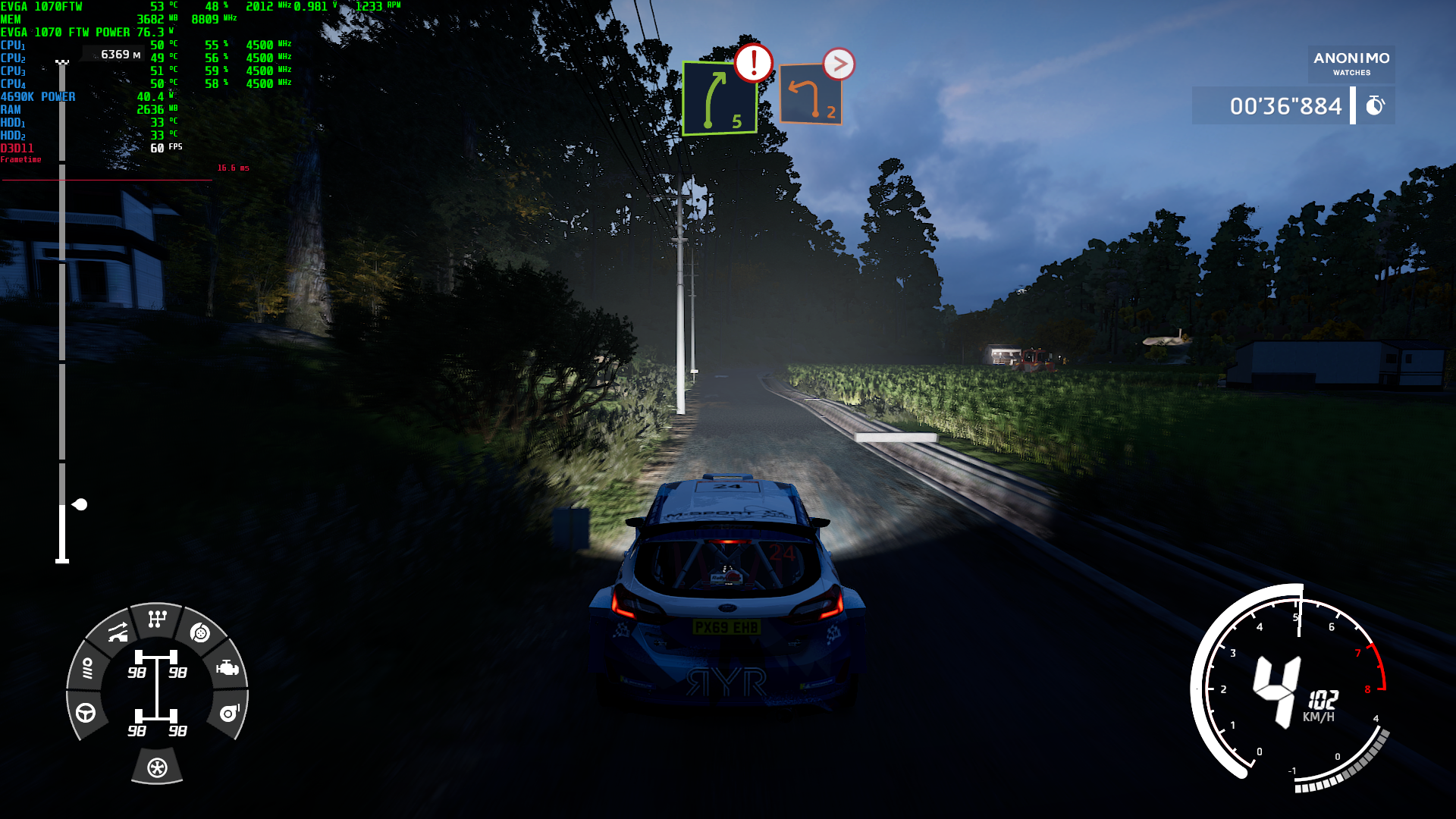Click the red exclamation caution marker
Viewport: 1456px width, 819px height.
753,63
